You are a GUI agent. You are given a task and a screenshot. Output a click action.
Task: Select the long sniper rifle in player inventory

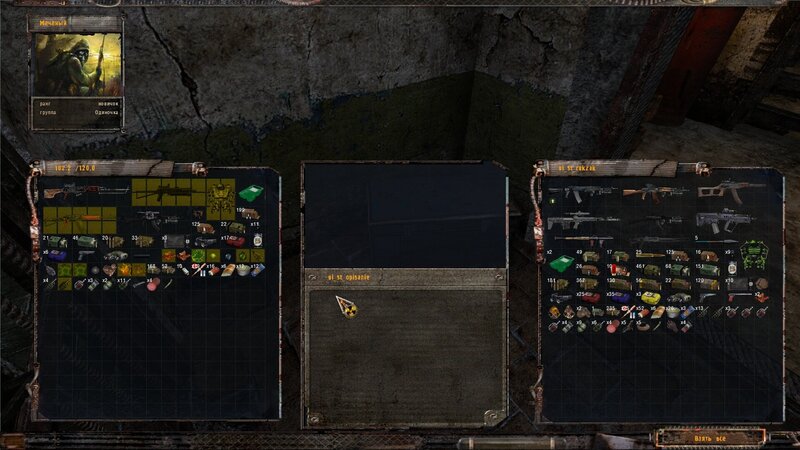86,191
